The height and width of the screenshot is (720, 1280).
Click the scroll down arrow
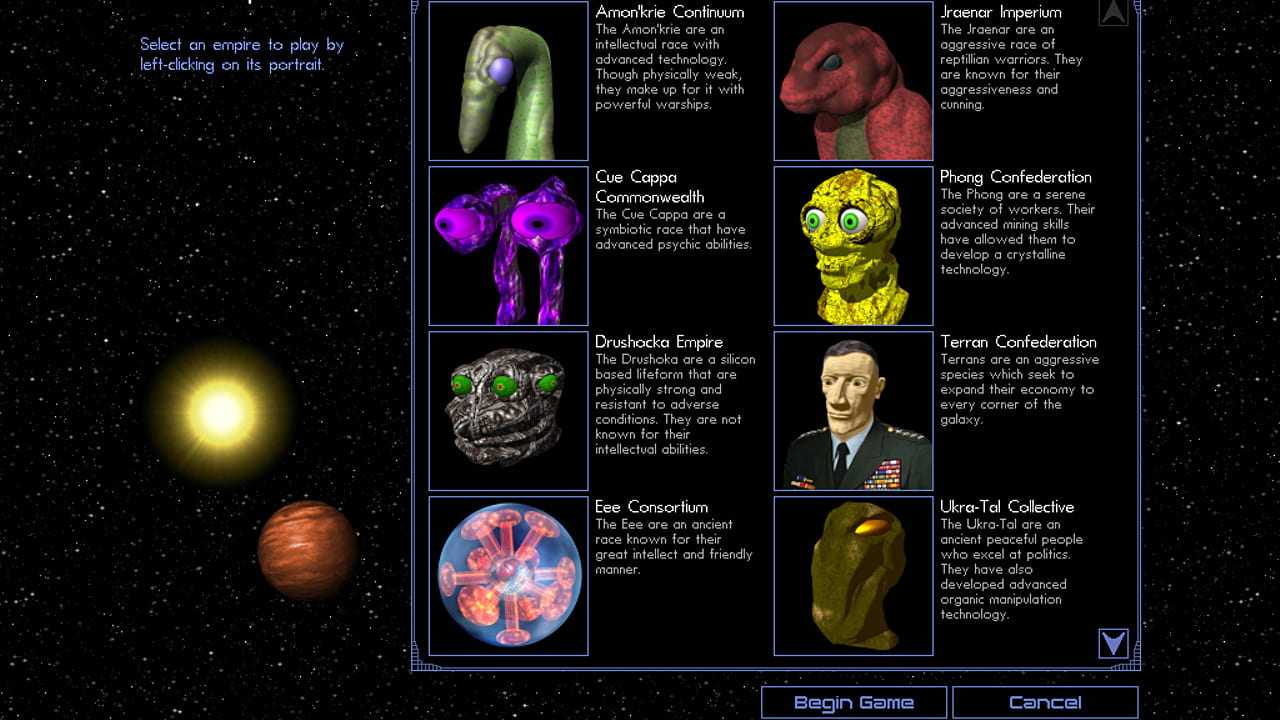point(1113,643)
